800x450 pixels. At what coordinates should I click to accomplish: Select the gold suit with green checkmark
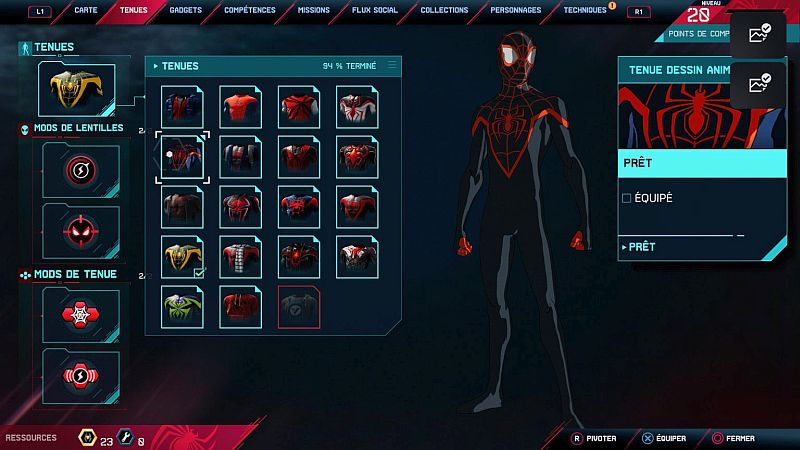(x=183, y=256)
